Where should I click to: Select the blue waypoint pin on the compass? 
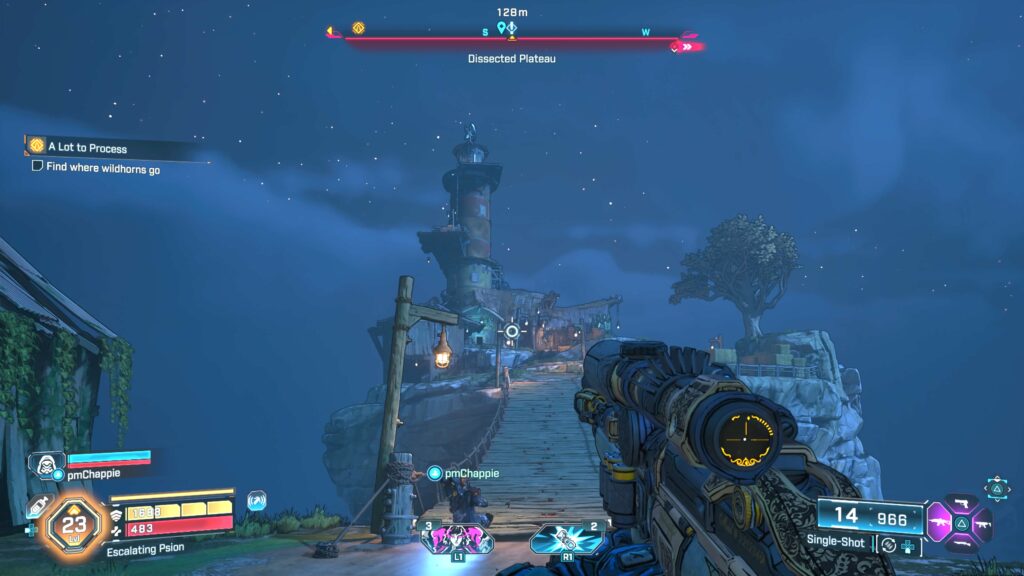coord(502,28)
